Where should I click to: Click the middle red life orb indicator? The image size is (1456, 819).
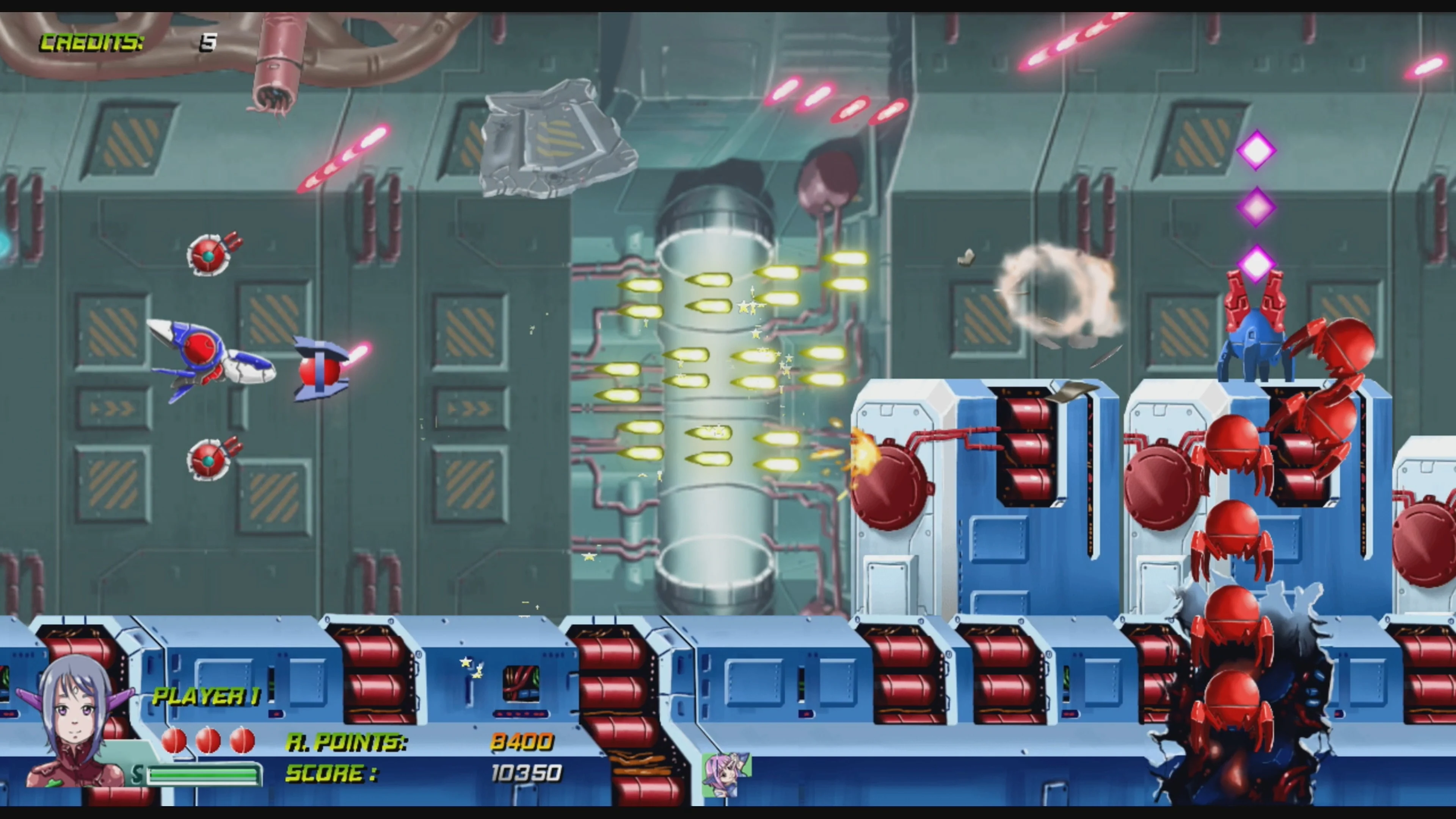[208, 741]
